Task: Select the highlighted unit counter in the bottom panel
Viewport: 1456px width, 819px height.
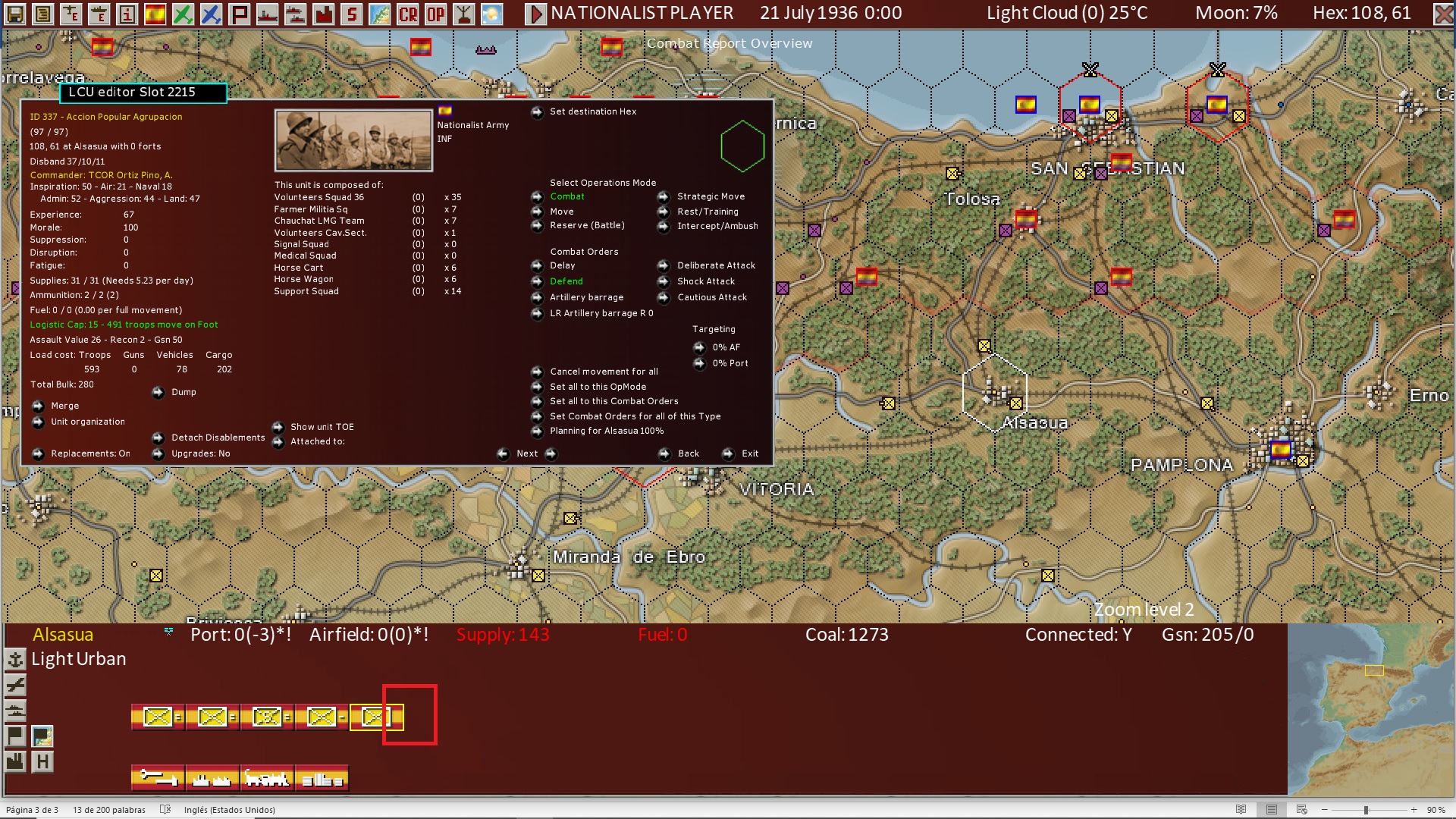Action: pyautogui.click(x=377, y=716)
